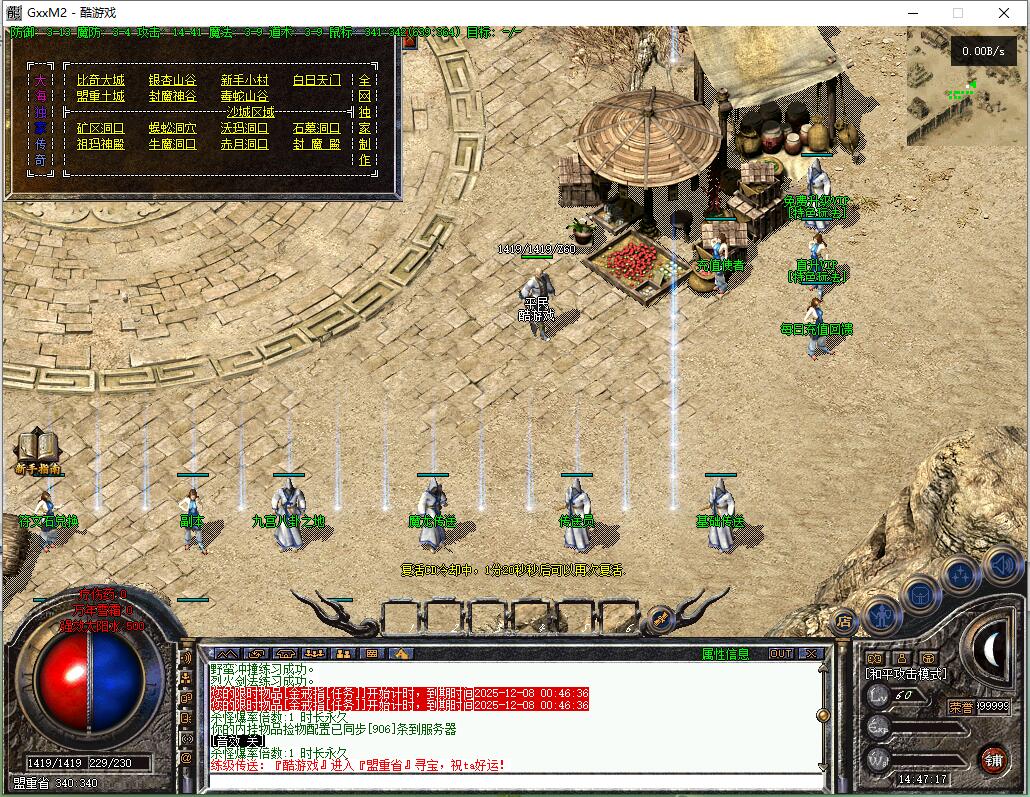Viewport: 1030px width, 797px height.
Task: Click the red 铺 stall button
Action: tap(992, 758)
